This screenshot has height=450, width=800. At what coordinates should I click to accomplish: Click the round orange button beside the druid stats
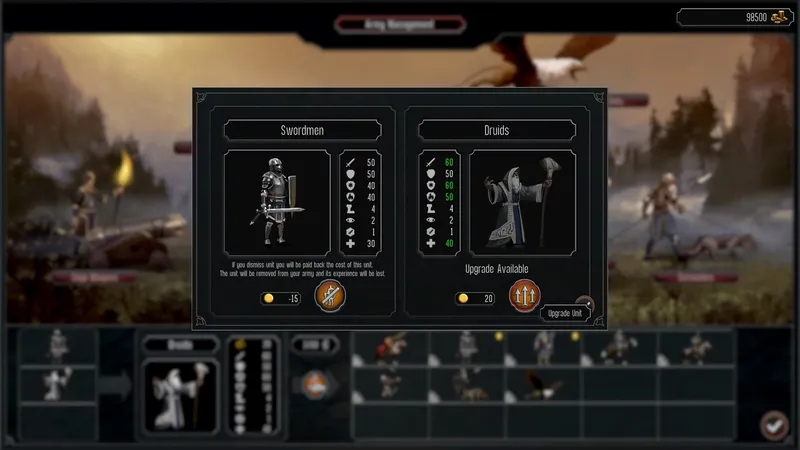314,385
